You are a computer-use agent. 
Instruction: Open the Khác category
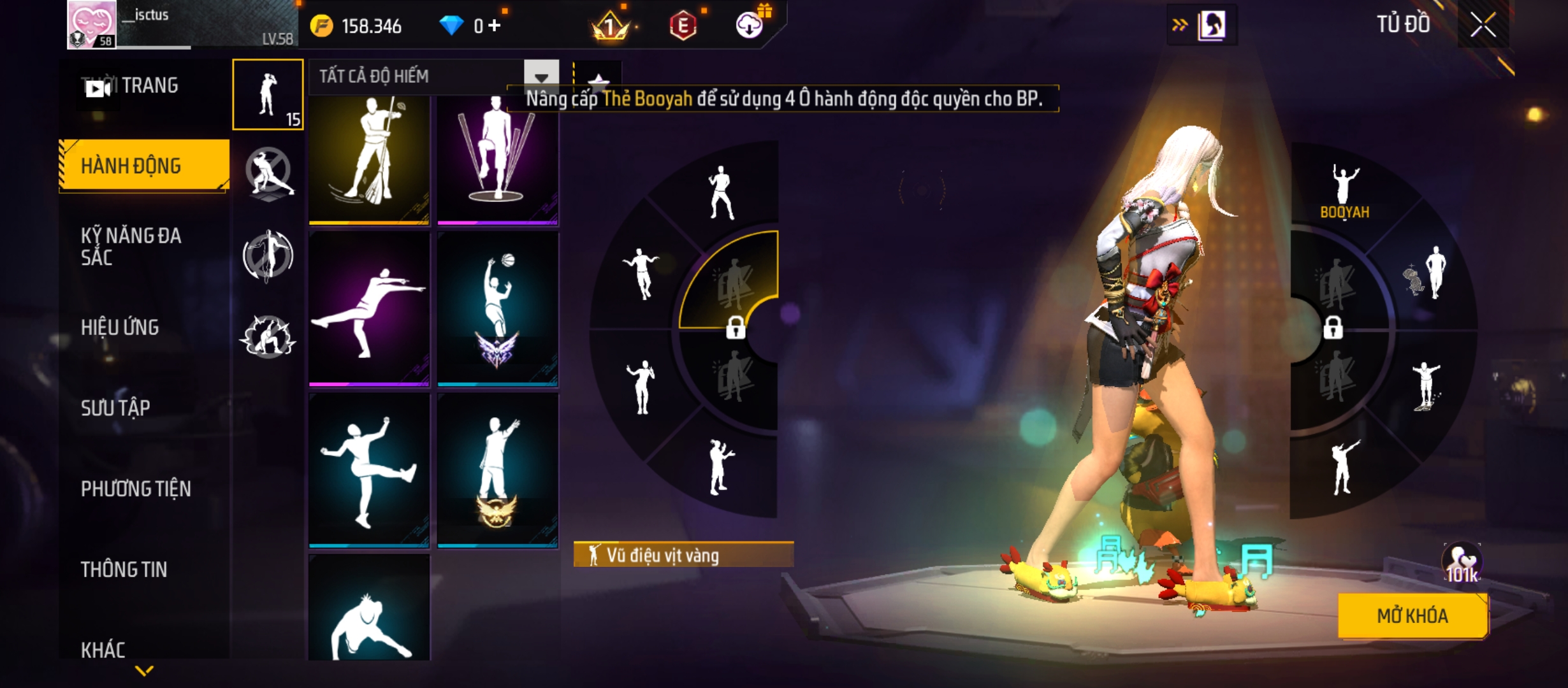(143, 650)
